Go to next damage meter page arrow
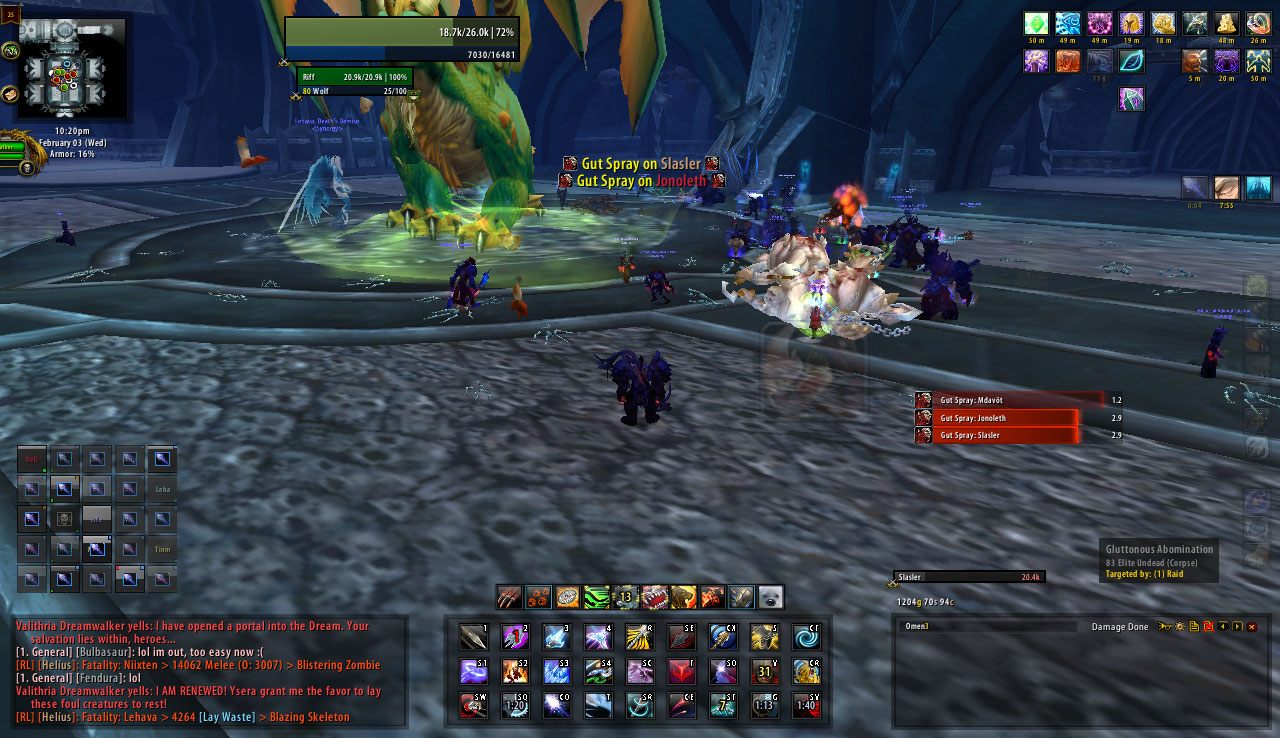Screen dimensions: 1280x738 coord(1237,627)
